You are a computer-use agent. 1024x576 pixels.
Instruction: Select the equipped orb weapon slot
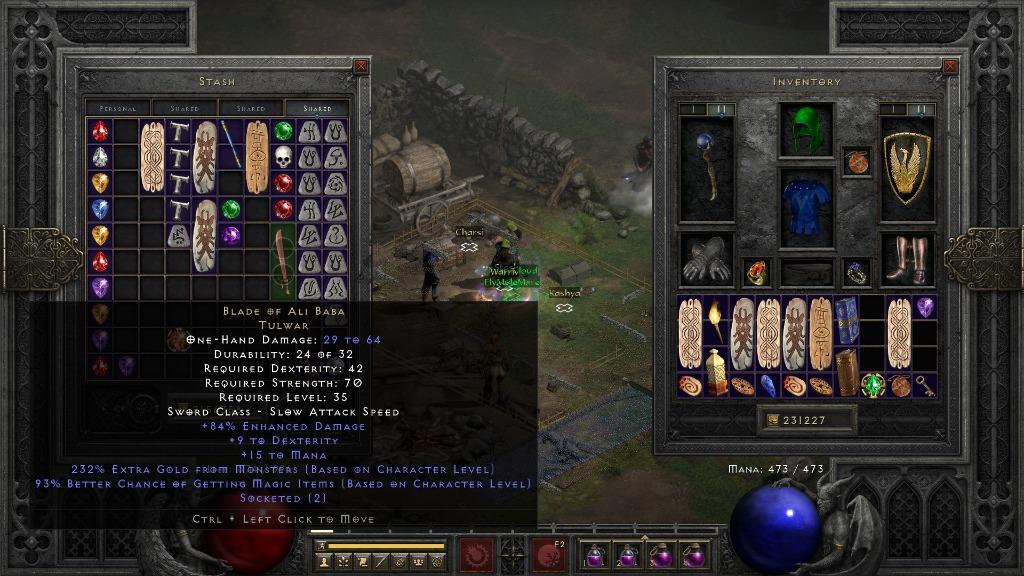706,169
